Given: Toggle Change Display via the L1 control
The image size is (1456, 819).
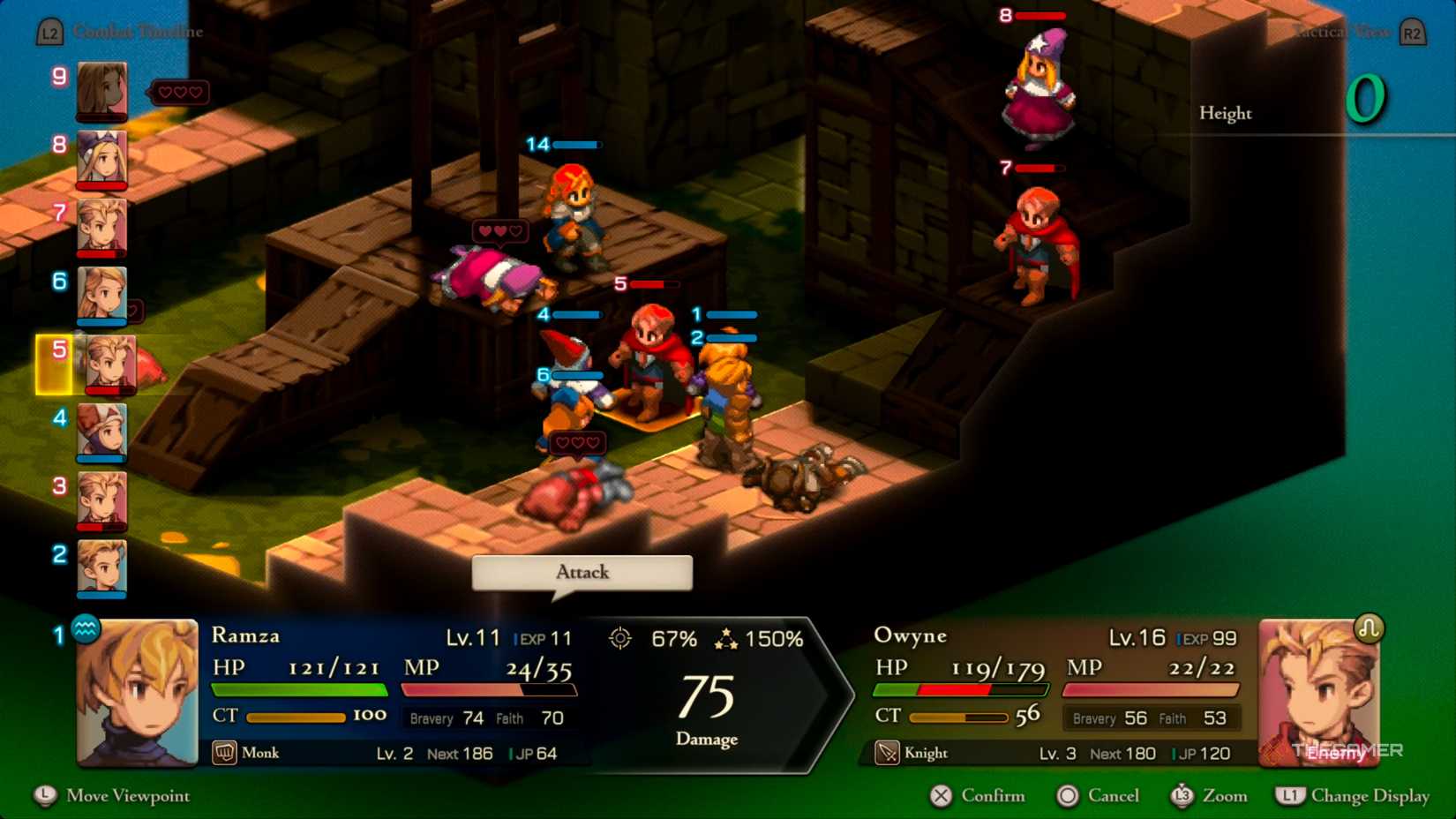Looking at the screenshot, I should 1290,796.
